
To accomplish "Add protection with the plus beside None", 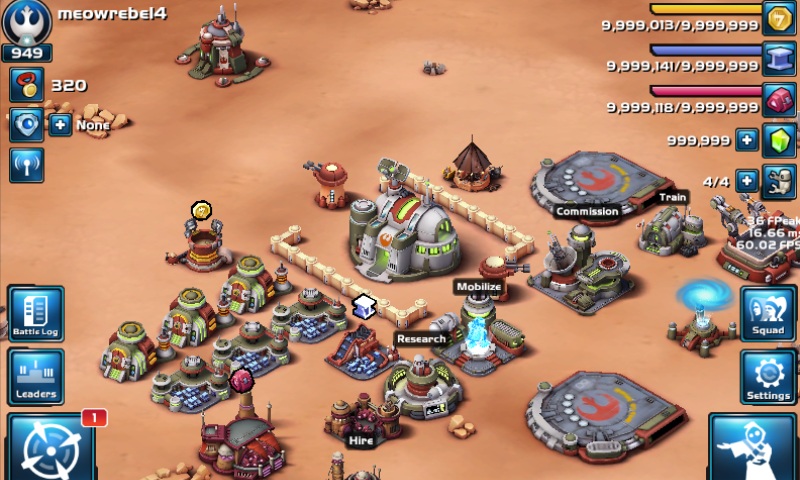I will tap(60, 126).
